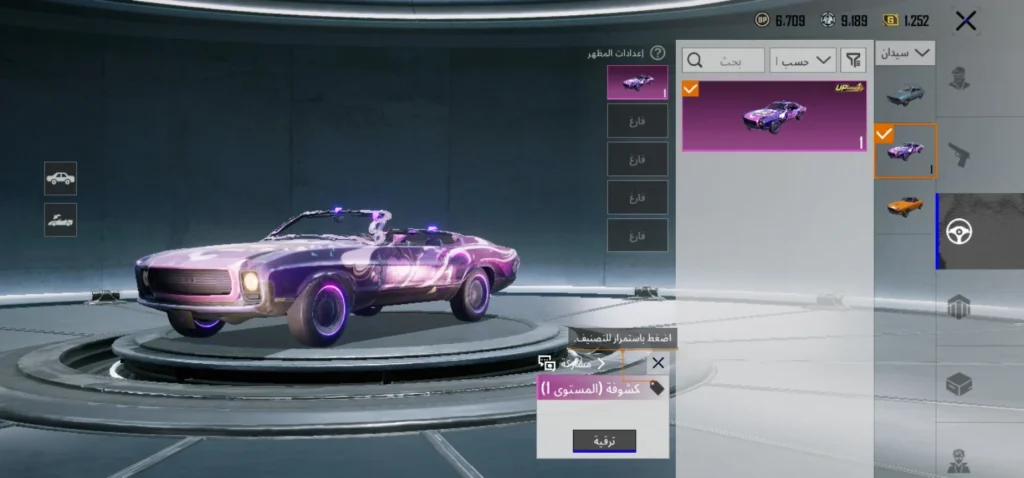This screenshot has width=1024, height=478.
Task: Show help for appearance settings
Action: pos(657,53)
